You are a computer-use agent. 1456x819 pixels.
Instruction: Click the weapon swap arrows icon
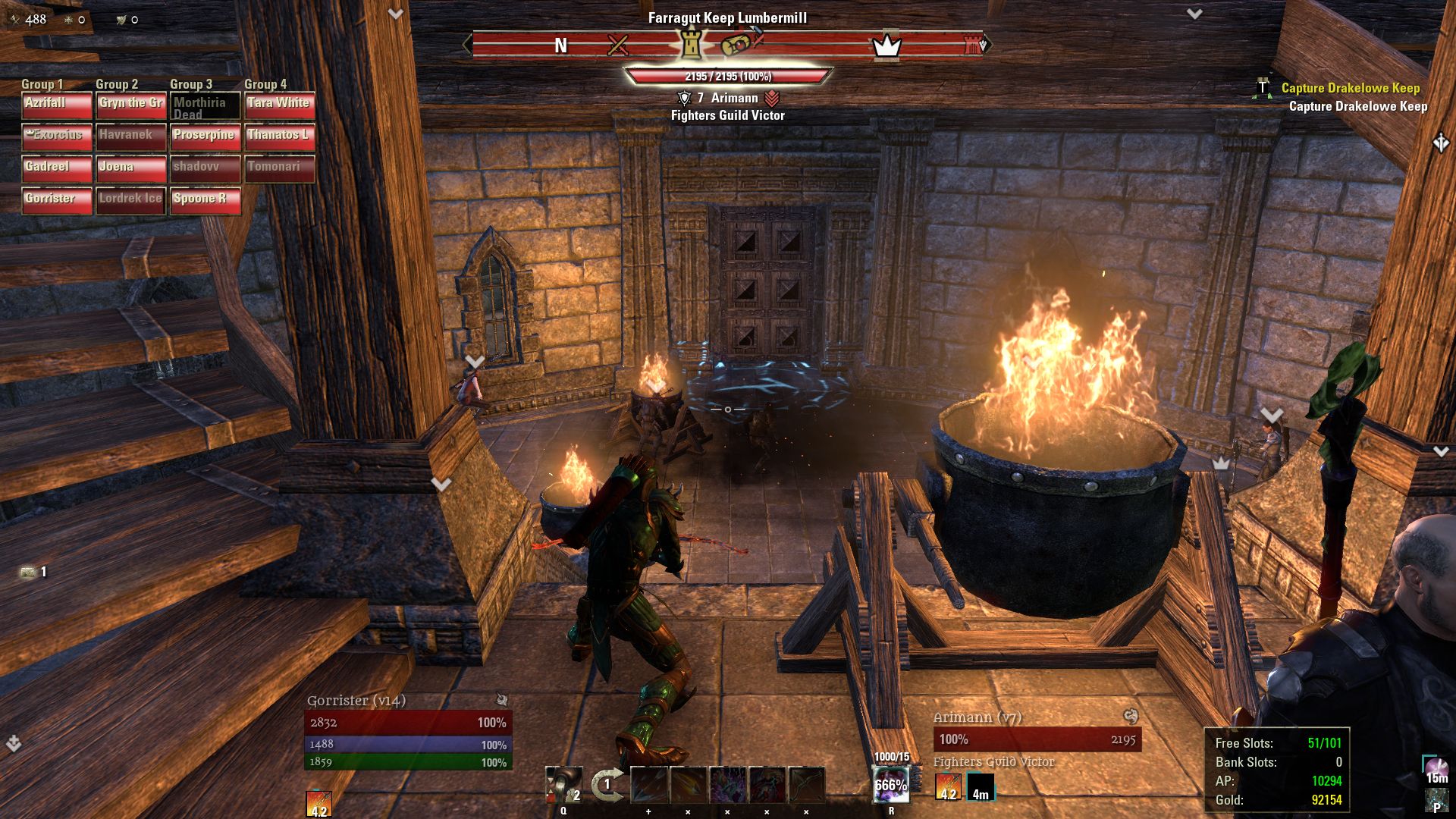(607, 785)
